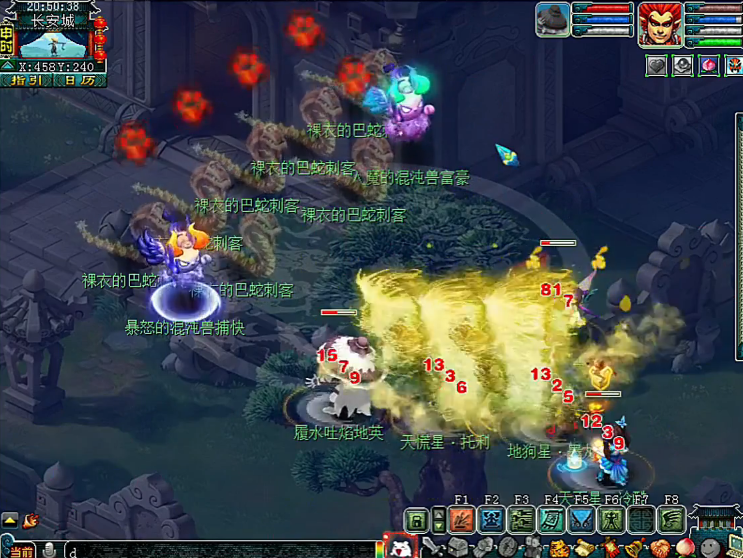Click the grey heart status icon
Image resolution: width=743 pixels, height=558 pixels.
pos(656,65)
